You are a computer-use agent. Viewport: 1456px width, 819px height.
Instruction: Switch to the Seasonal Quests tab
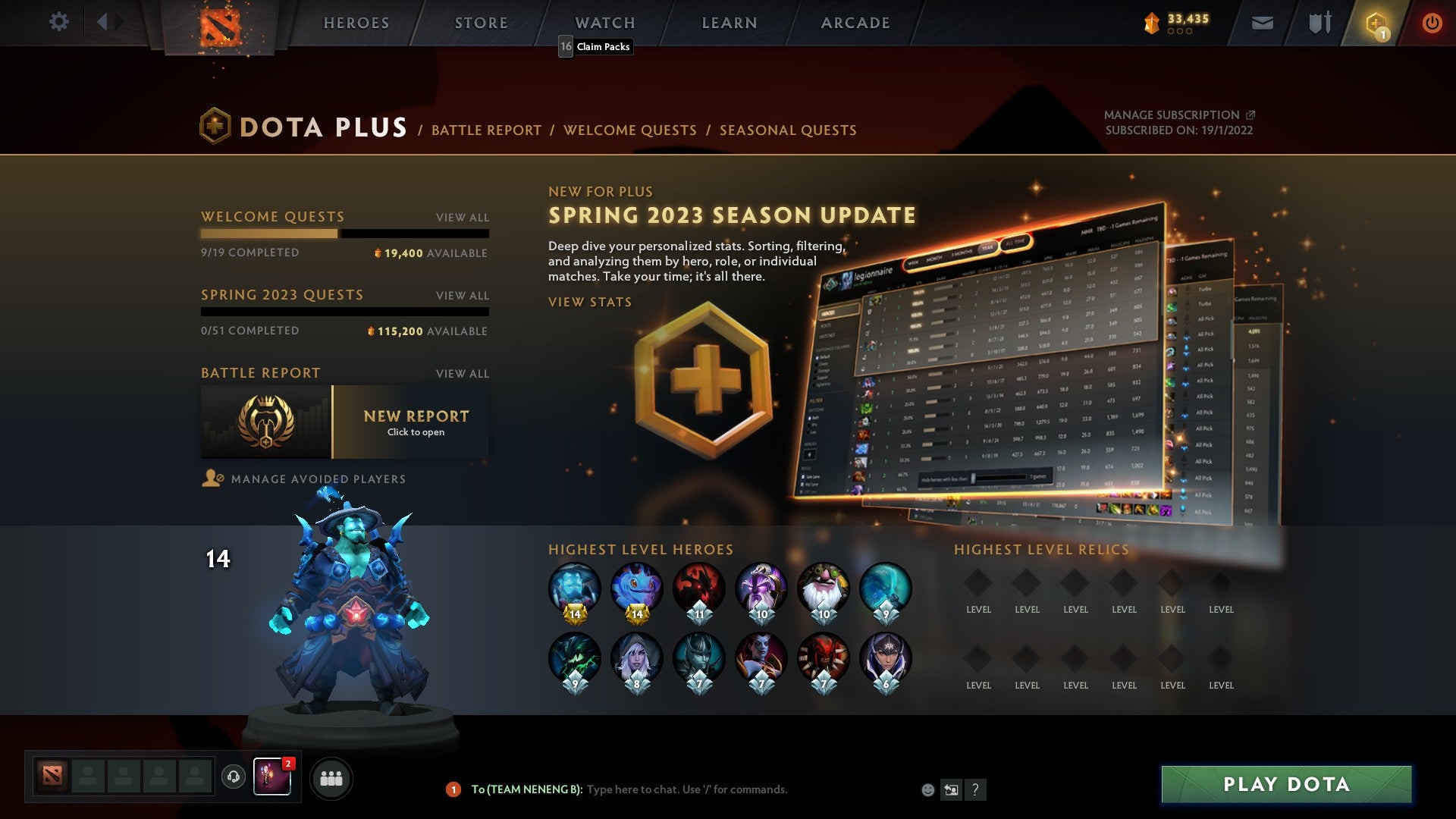point(789,130)
